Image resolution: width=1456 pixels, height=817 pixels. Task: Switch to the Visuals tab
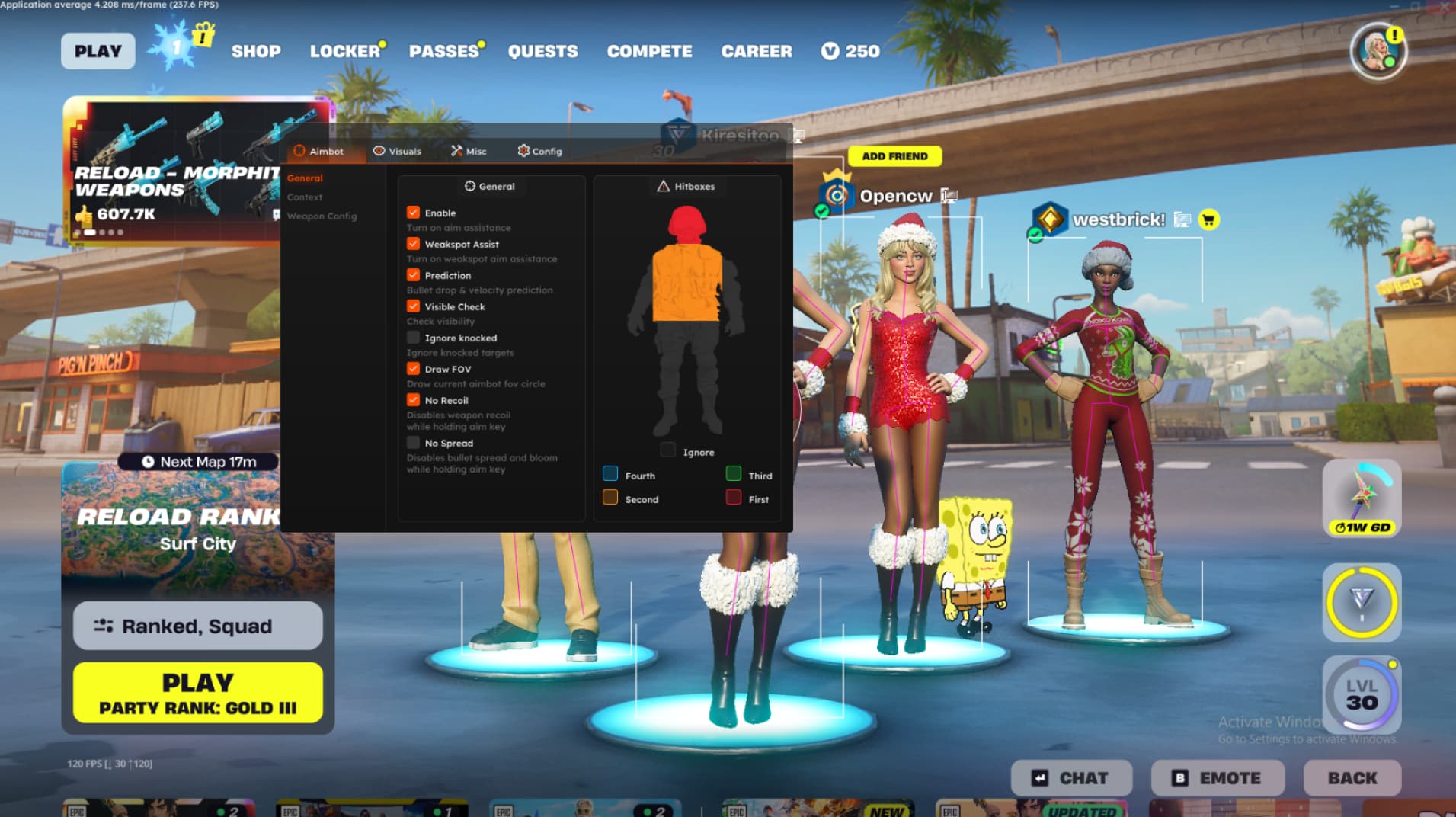[397, 151]
